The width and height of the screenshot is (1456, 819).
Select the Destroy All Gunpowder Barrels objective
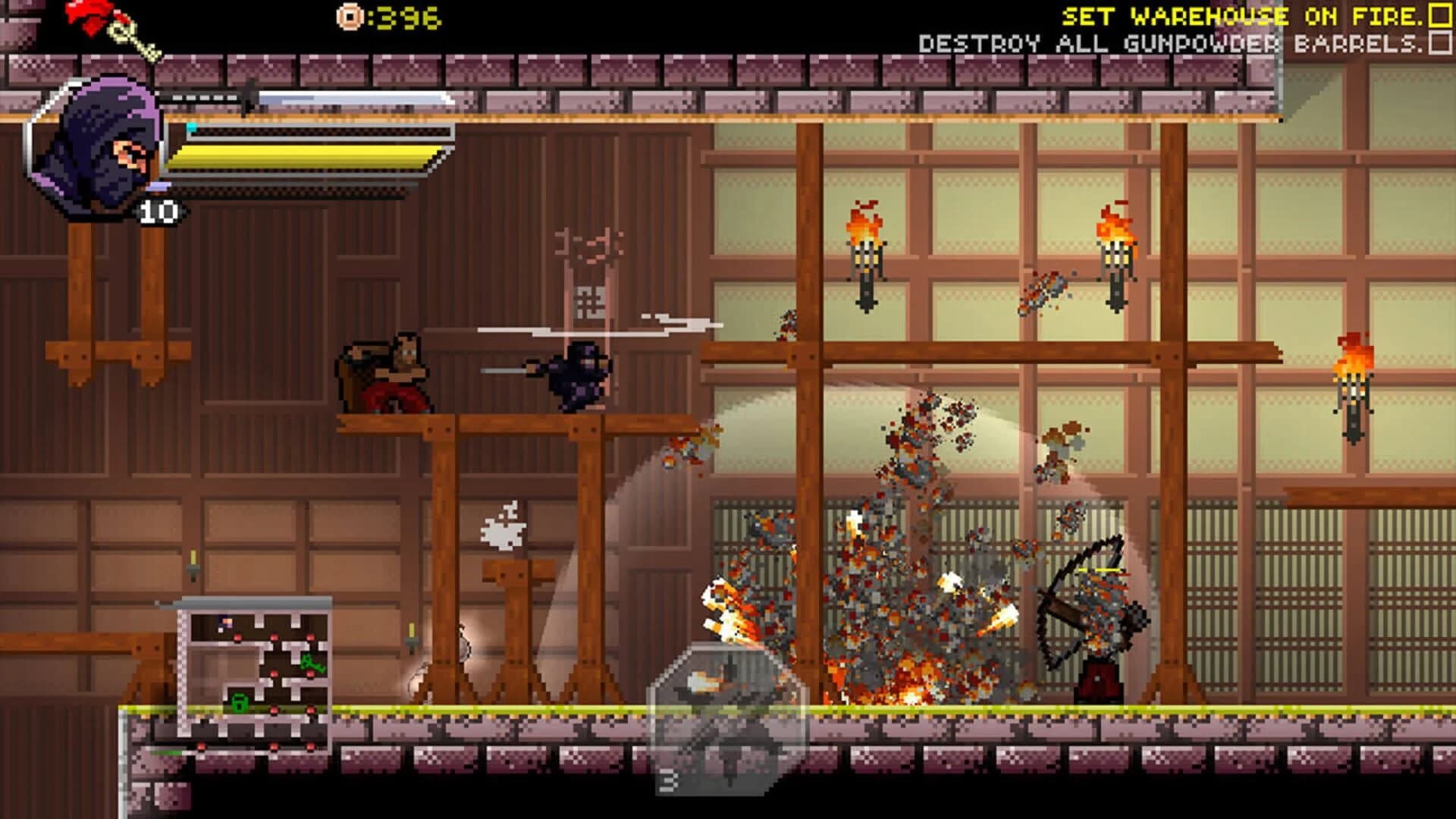pyautogui.click(x=1172, y=42)
